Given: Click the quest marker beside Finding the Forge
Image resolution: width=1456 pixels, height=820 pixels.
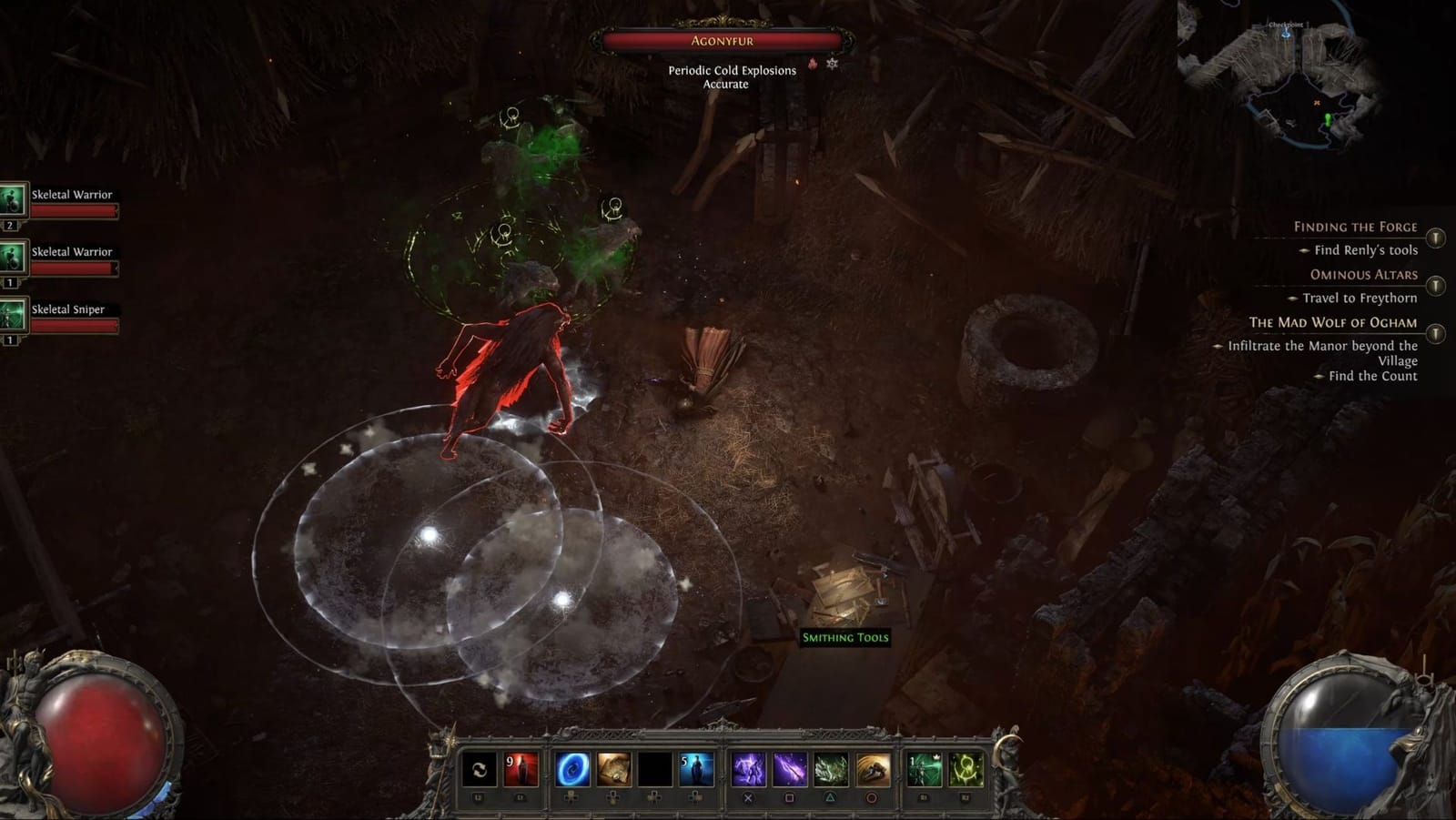Looking at the screenshot, I should (1436, 238).
